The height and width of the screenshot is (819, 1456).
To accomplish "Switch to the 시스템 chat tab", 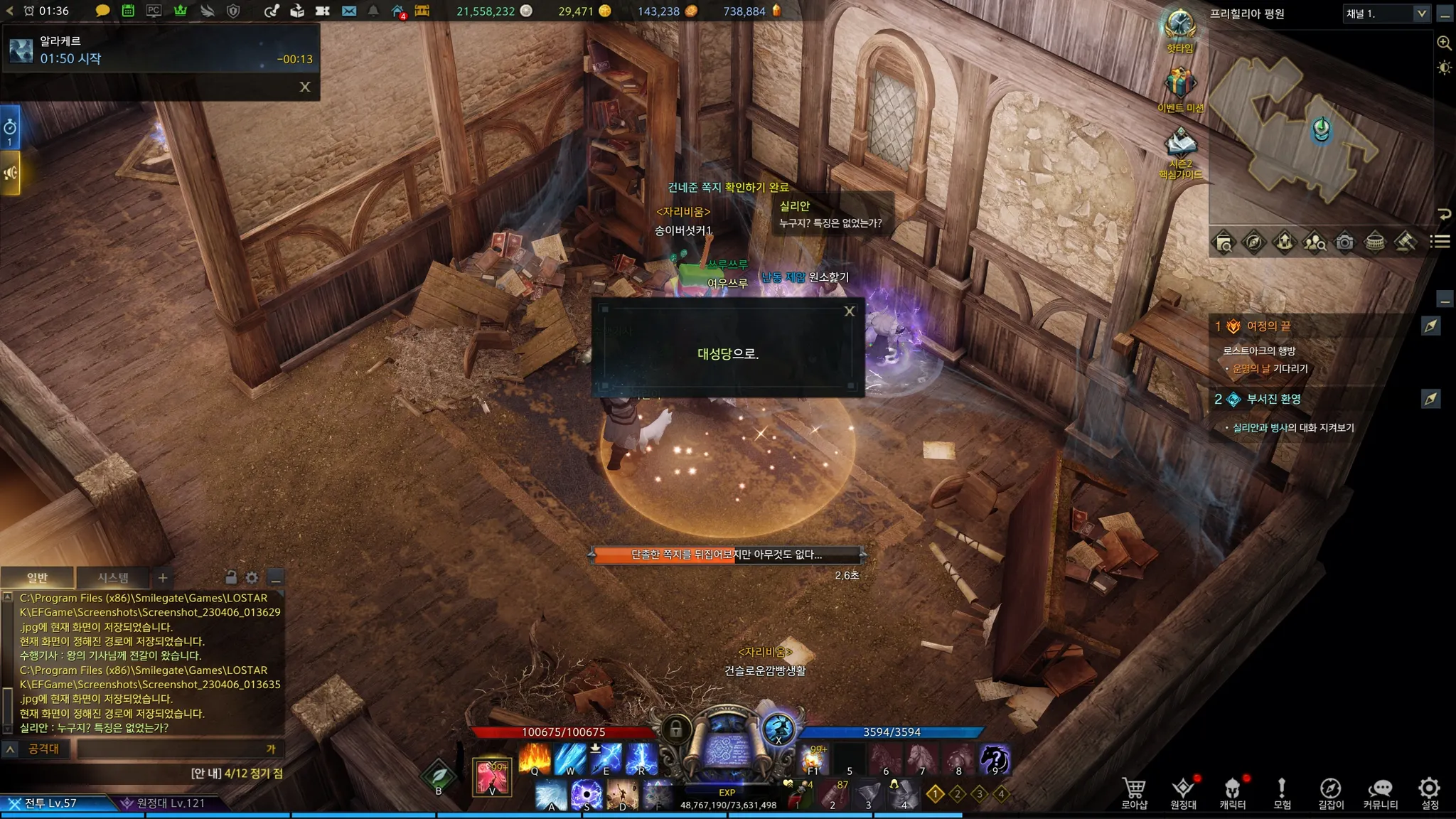I will (113, 577).
